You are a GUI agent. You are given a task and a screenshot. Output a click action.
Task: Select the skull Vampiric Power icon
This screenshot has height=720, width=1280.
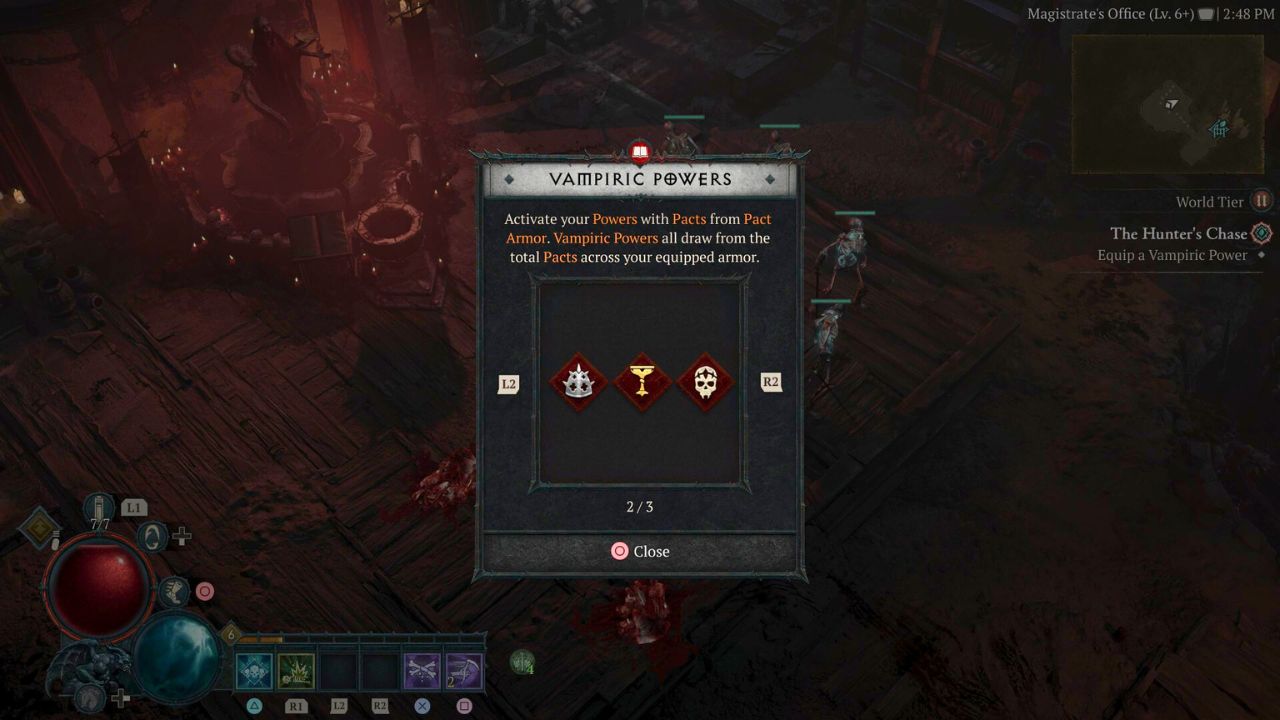tap(705, 381)
